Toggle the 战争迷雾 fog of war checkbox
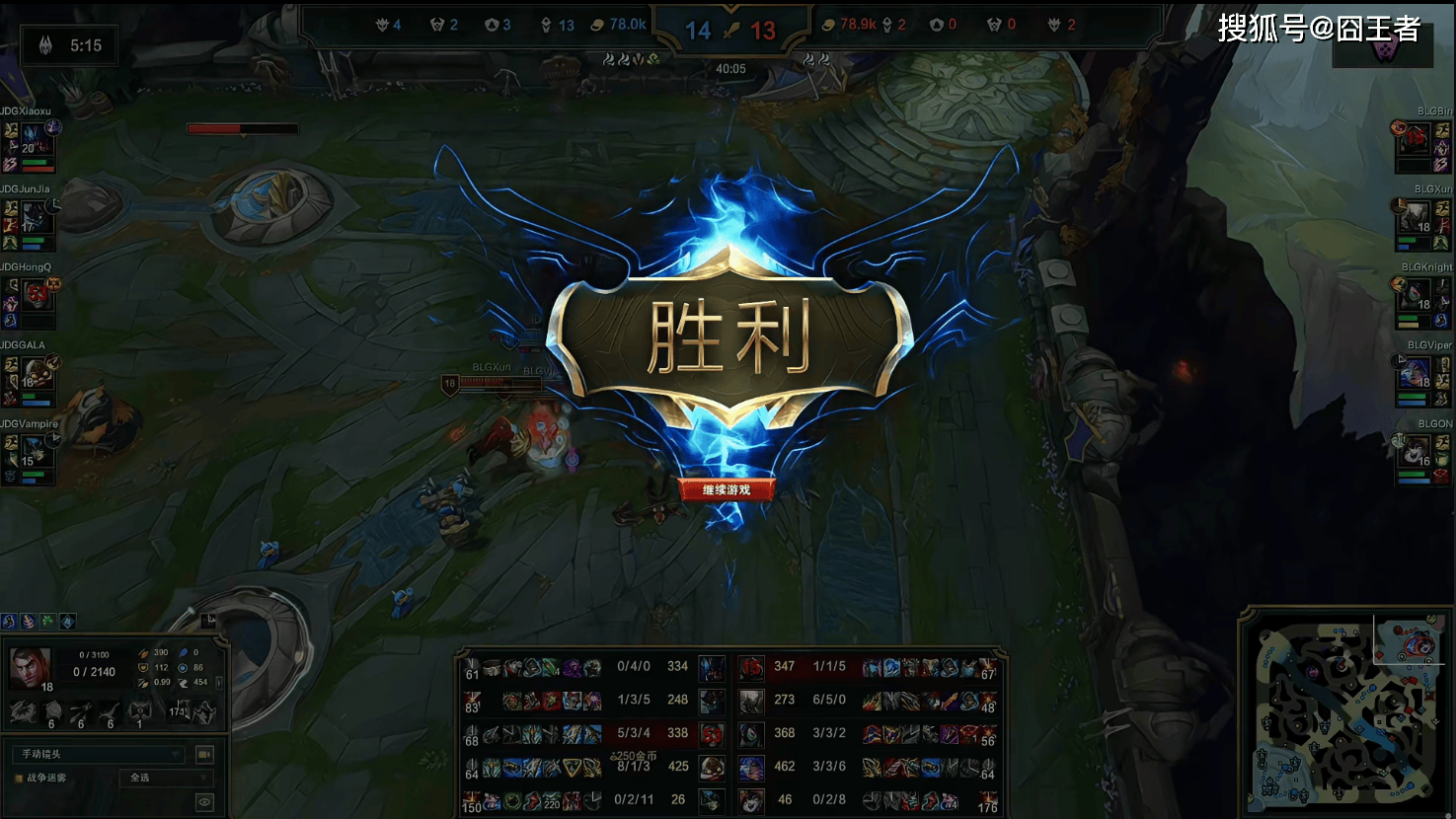Screen dimensions: 1456x819 (18, 779)
